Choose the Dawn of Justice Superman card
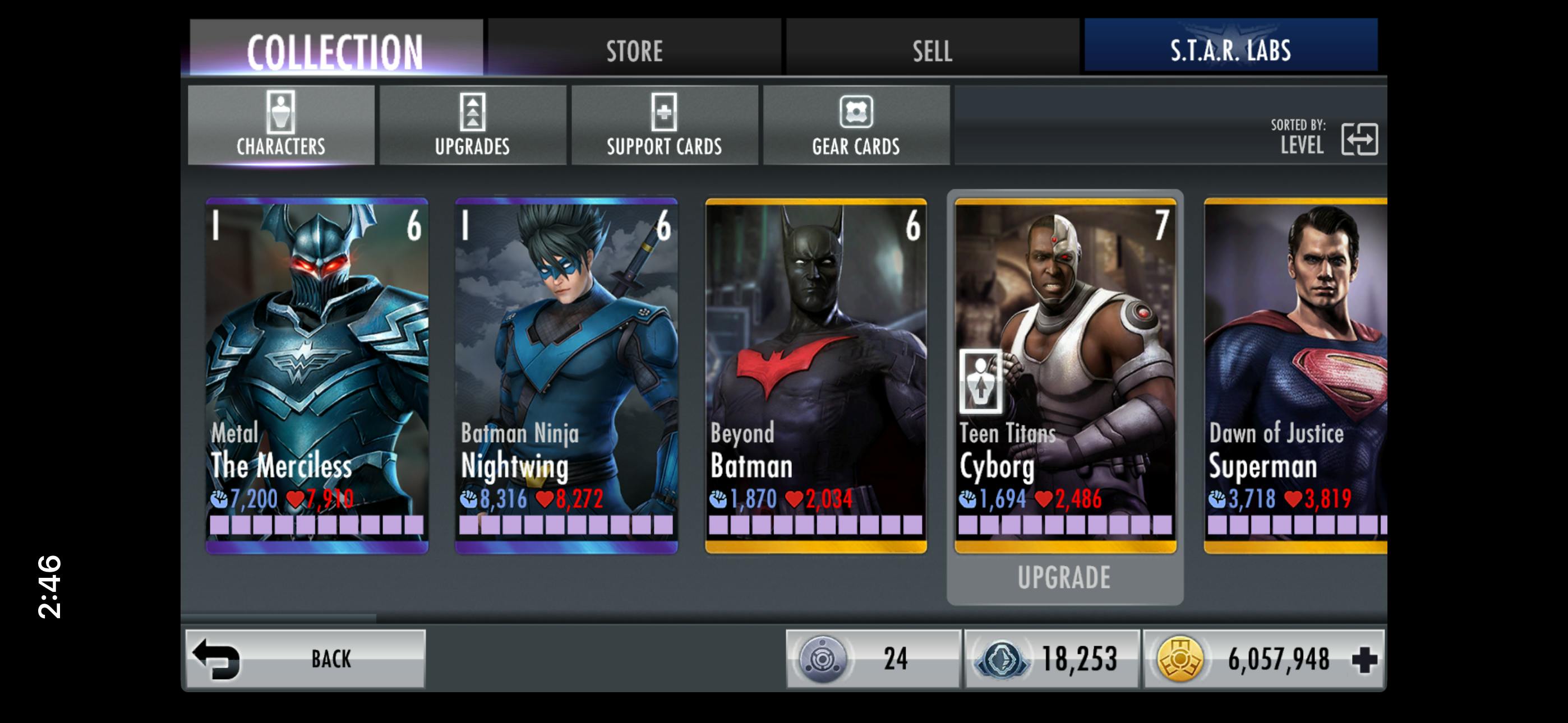Viewport: 1568px width, 723px height. point(1295,374)
